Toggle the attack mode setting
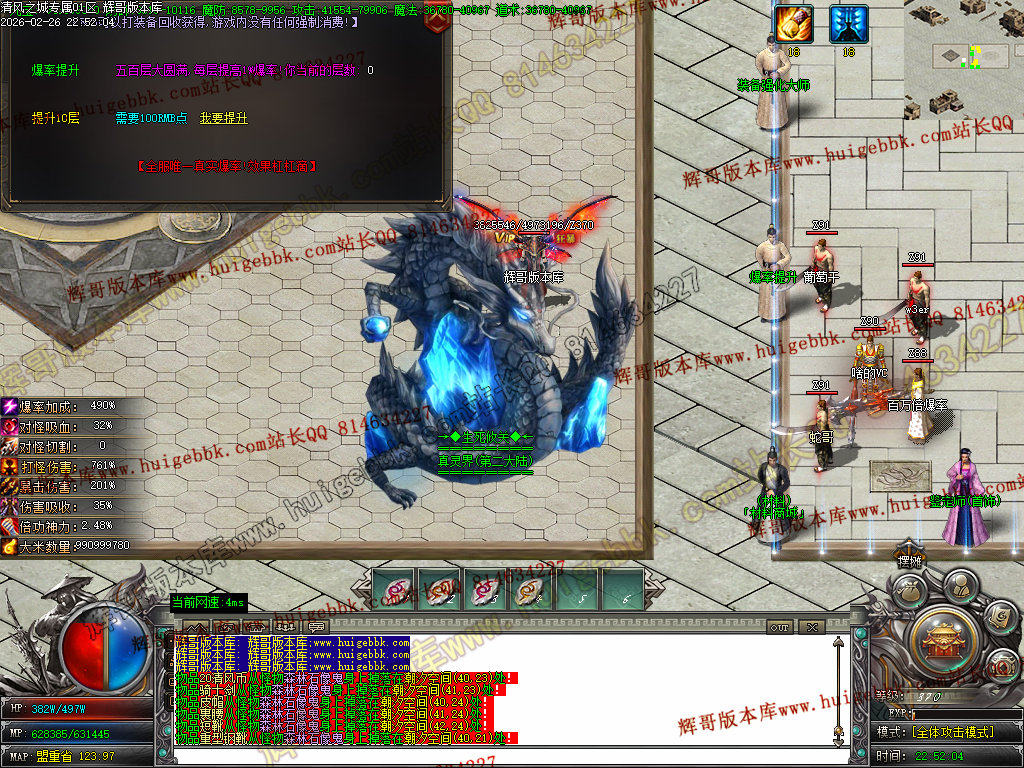The image size is (1024, 768). (950, 732)
